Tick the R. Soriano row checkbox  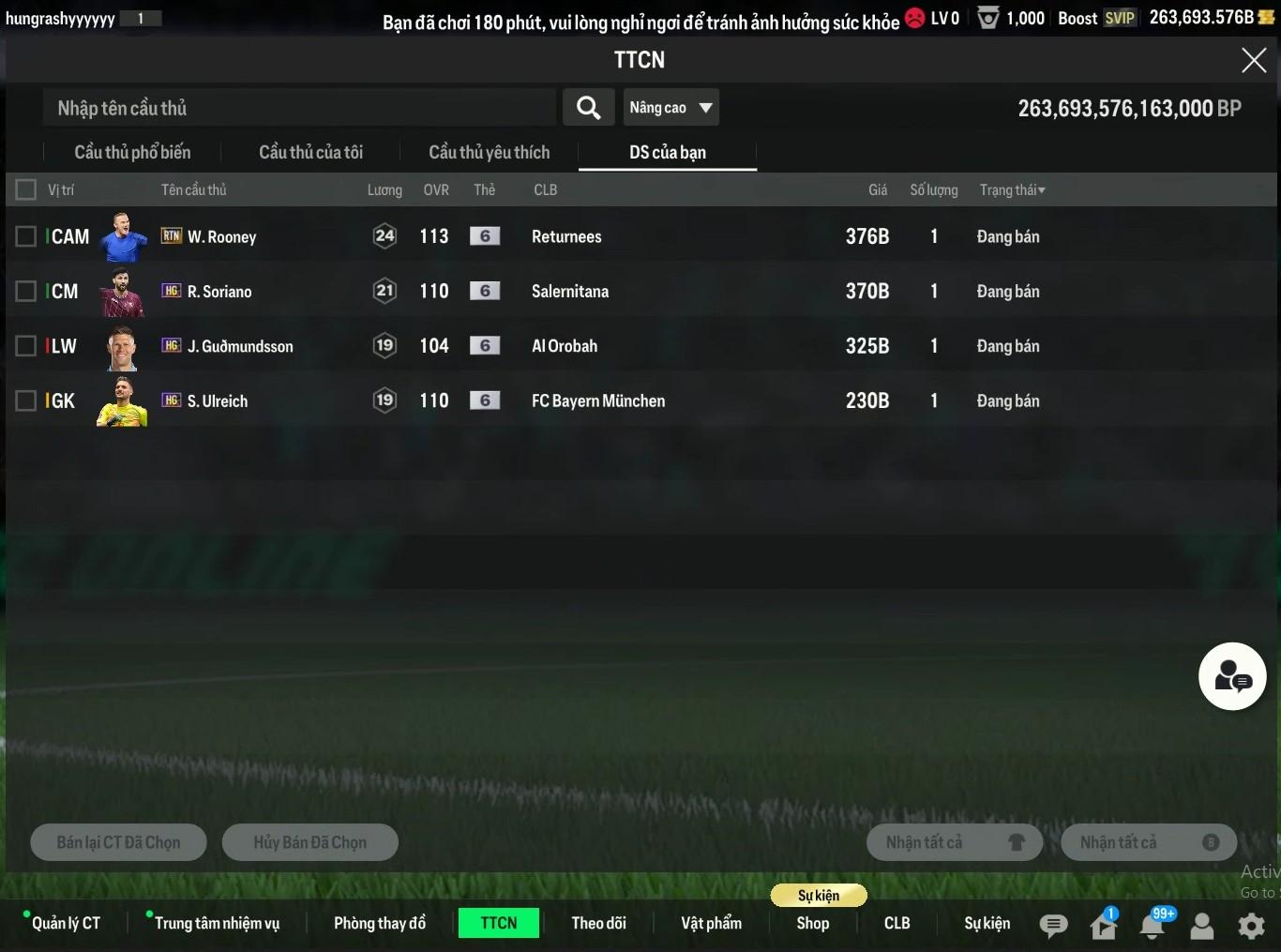click(26, 292)
